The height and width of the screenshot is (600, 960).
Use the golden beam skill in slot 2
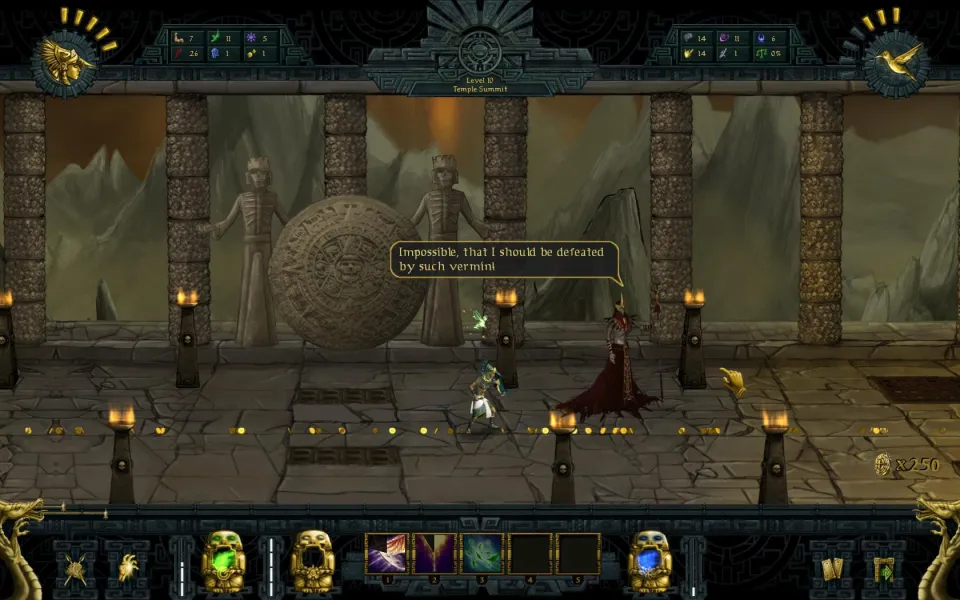(434, 553)
